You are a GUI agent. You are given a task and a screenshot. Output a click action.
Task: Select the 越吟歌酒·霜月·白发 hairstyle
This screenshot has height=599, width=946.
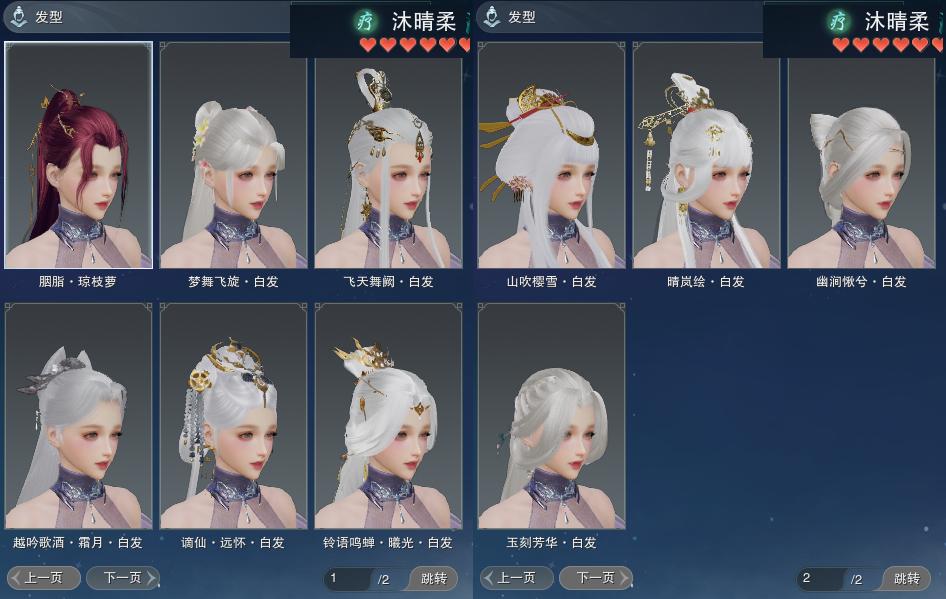click(79, 416)
